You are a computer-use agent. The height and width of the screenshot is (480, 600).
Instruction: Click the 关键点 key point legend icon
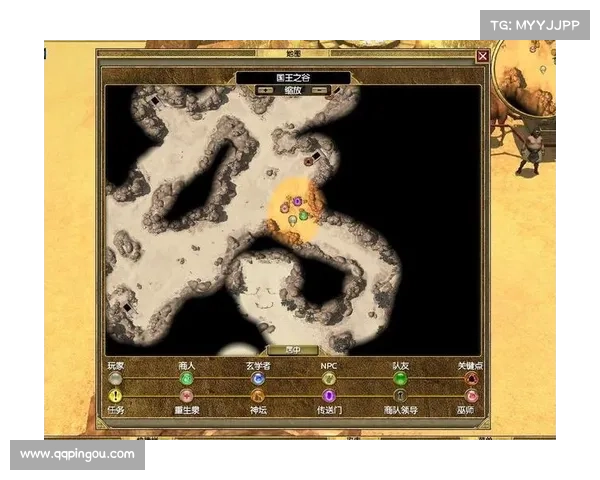471,379
